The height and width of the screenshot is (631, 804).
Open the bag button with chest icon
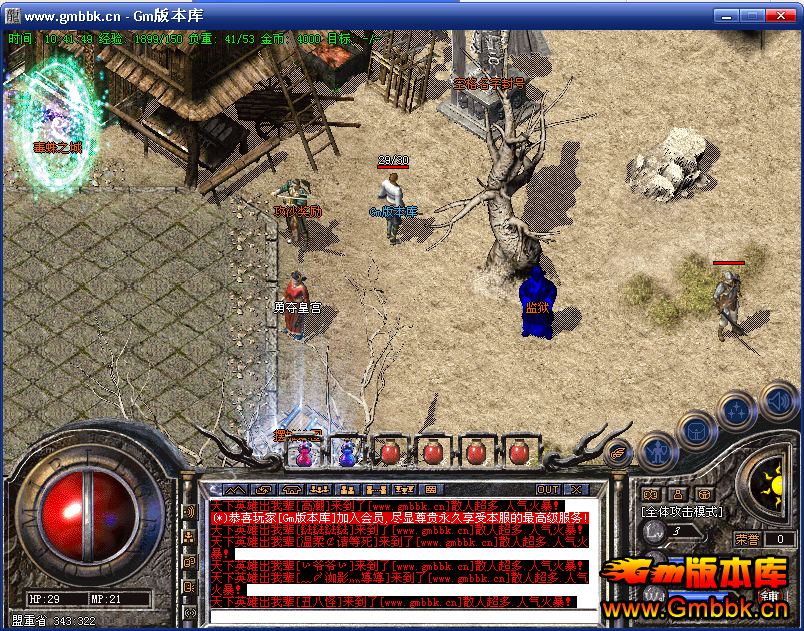[x=696, y=430]
